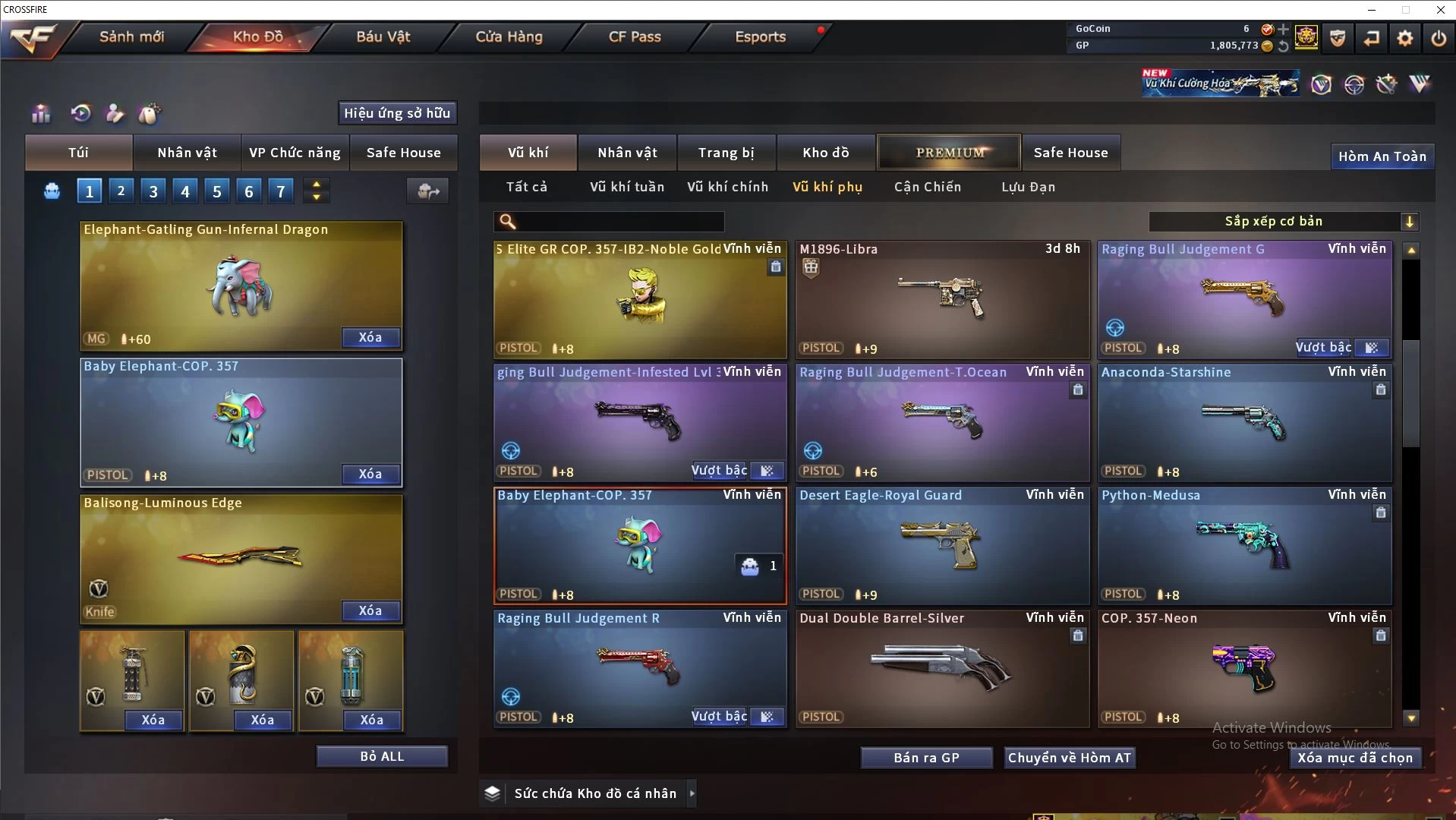1456x820 pixels.
Task: Switch to the Nhân vật bag tab
Action: tap(187, 153)
